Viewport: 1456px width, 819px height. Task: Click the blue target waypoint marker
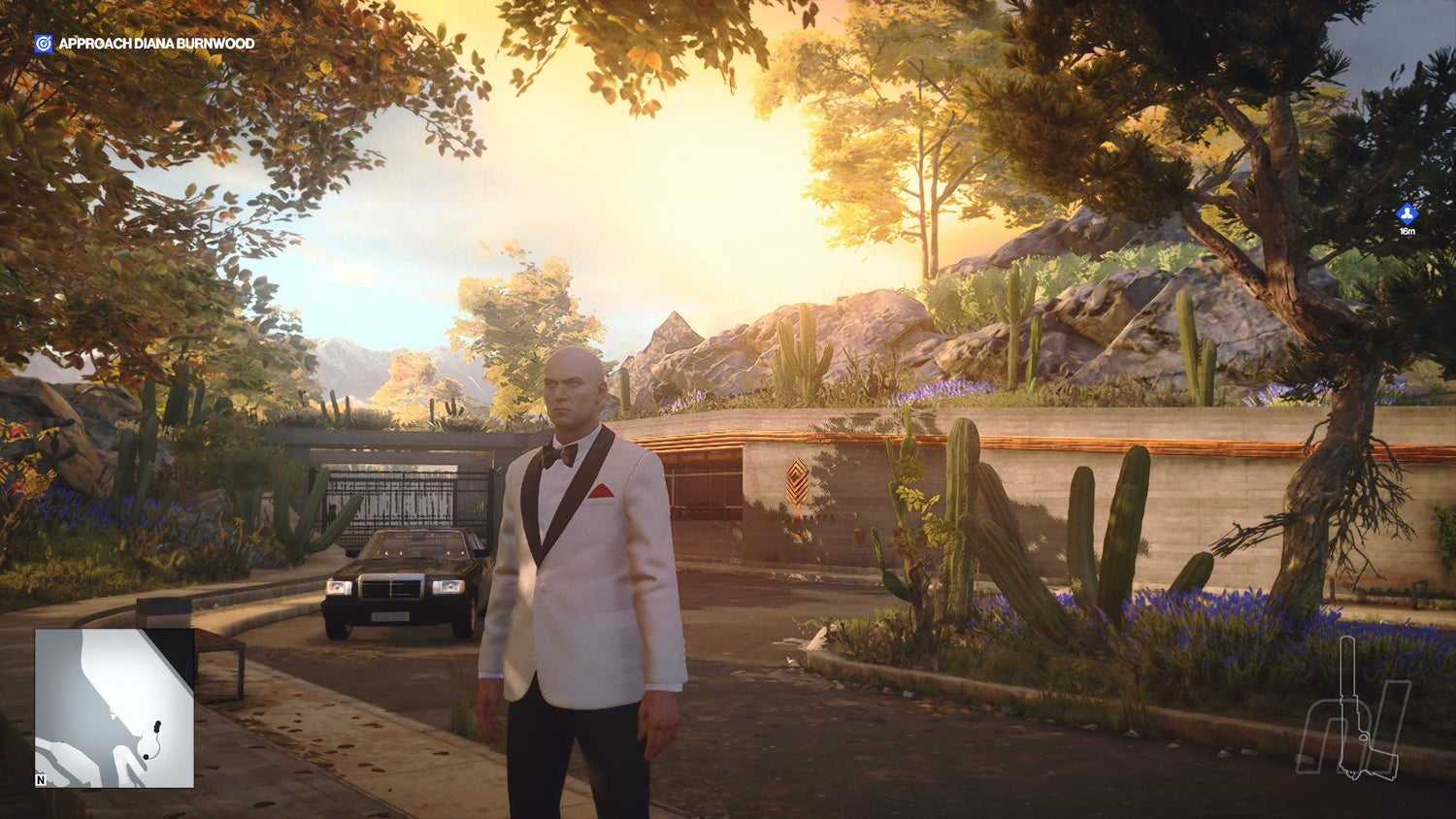click(x=1406, y=214)
